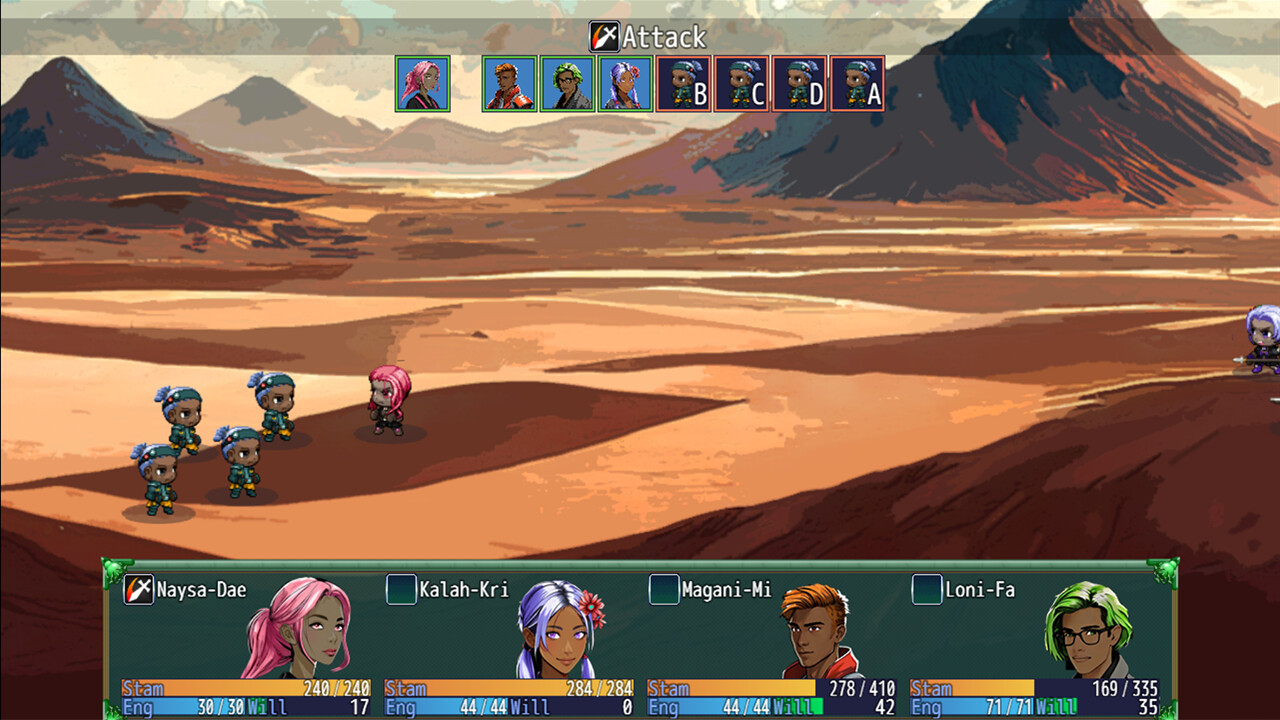Viewport: 1280px width, 720px height.
Task: Click the purple-haired portrait in the turn order
Action: 625,83
